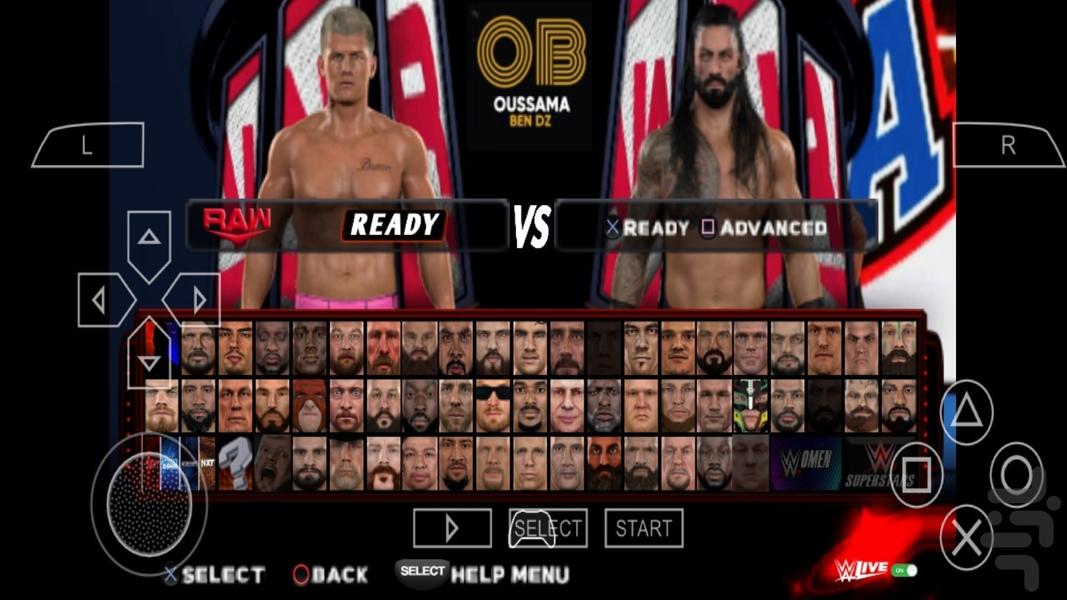
Task: Select the wrestler portrait wearing black sunglasses
Action: tap(493, 405)
